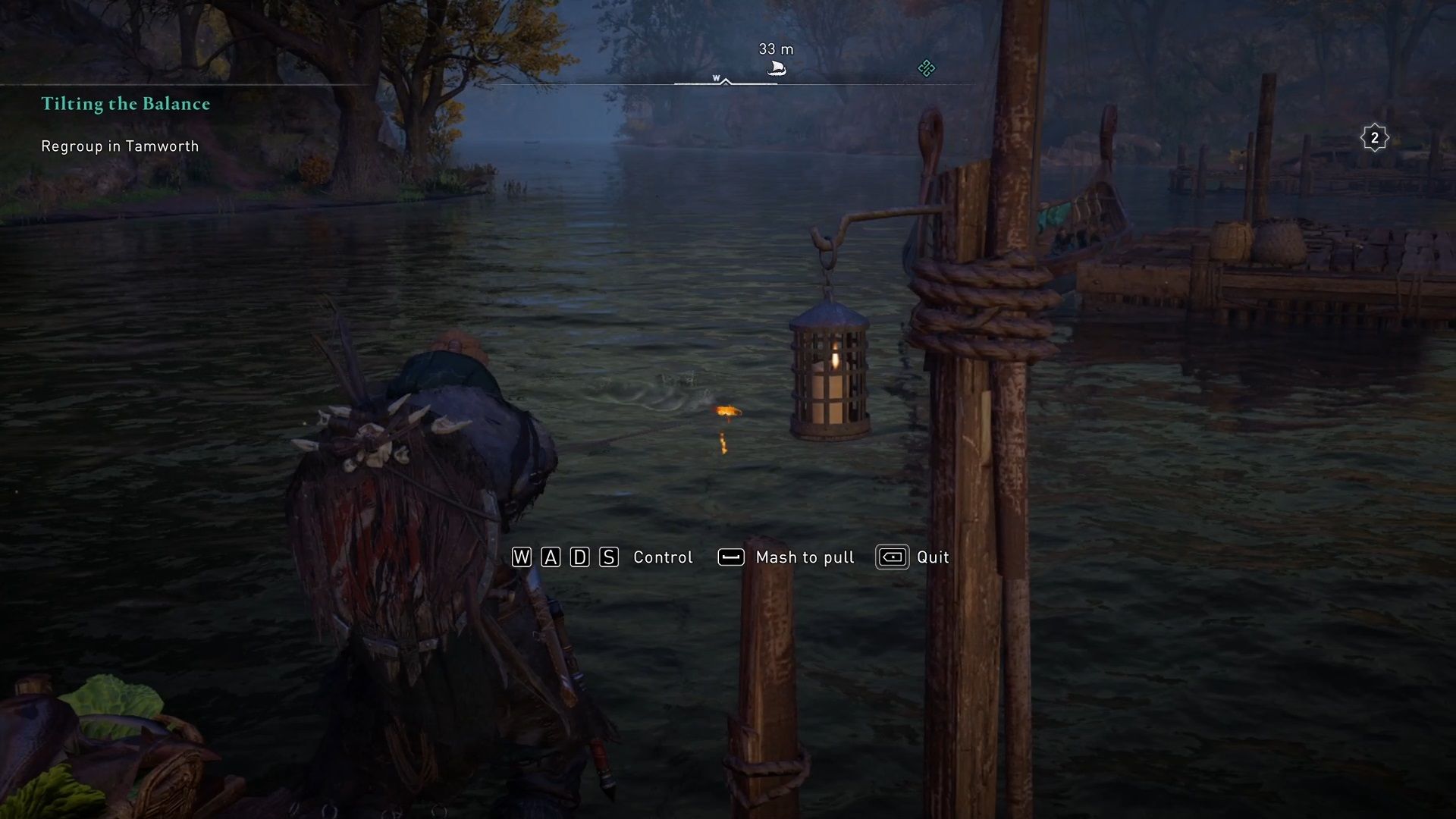Click the Mash to pull text

pos(804,557)
